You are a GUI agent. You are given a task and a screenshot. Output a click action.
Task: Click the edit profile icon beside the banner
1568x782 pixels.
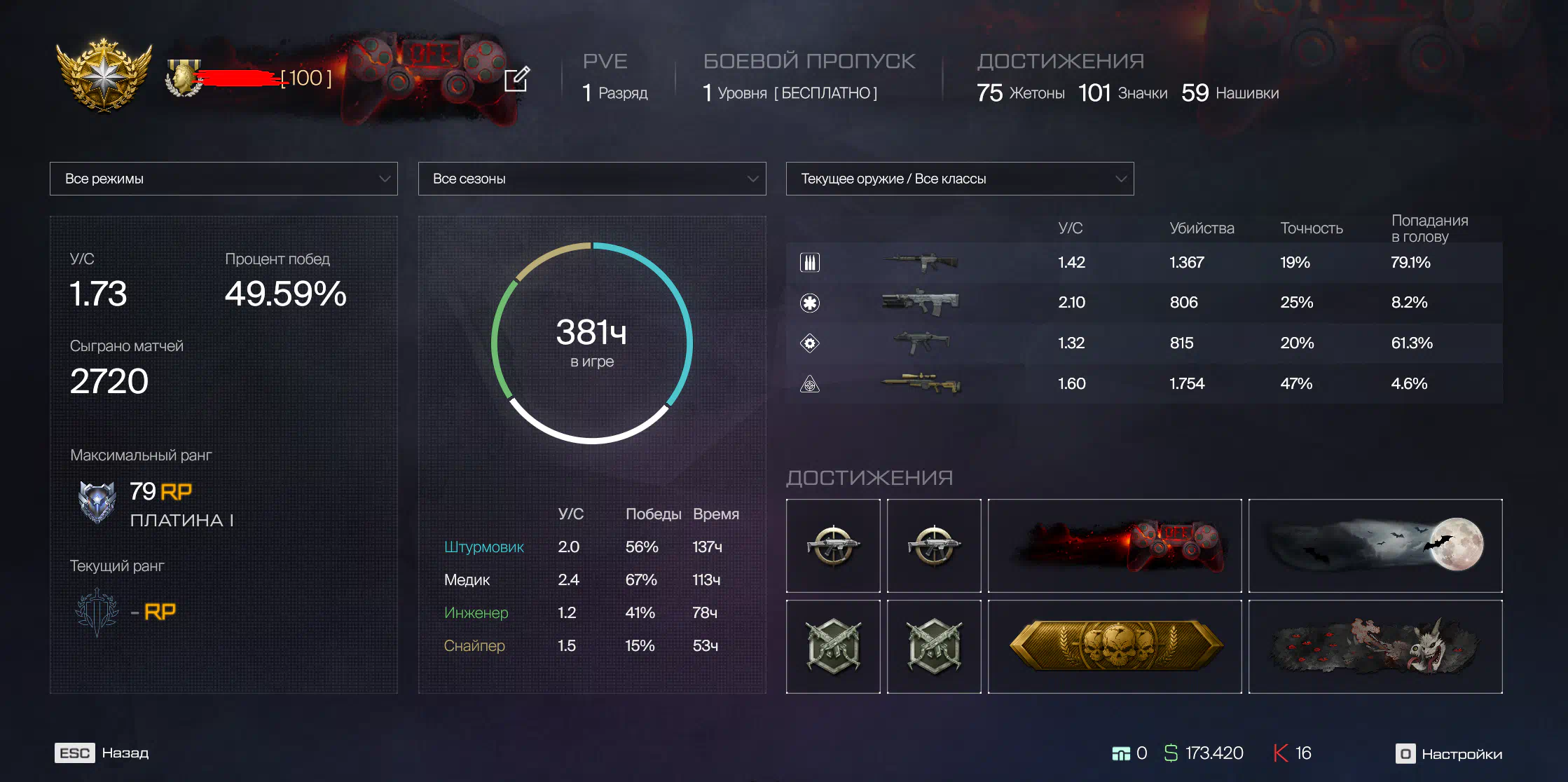(517, 79)
